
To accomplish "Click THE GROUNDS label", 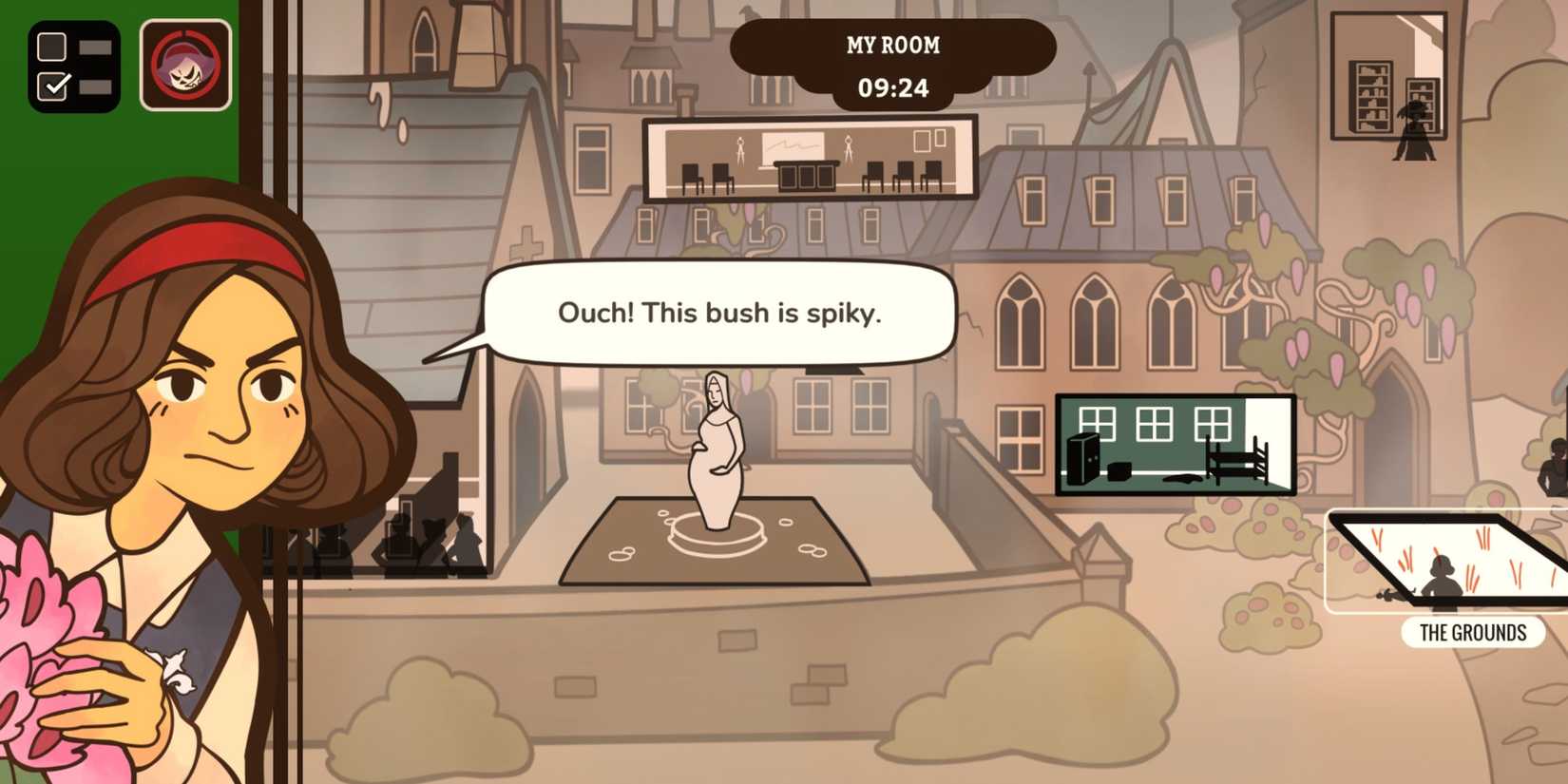I will [x=1471, y=632].
